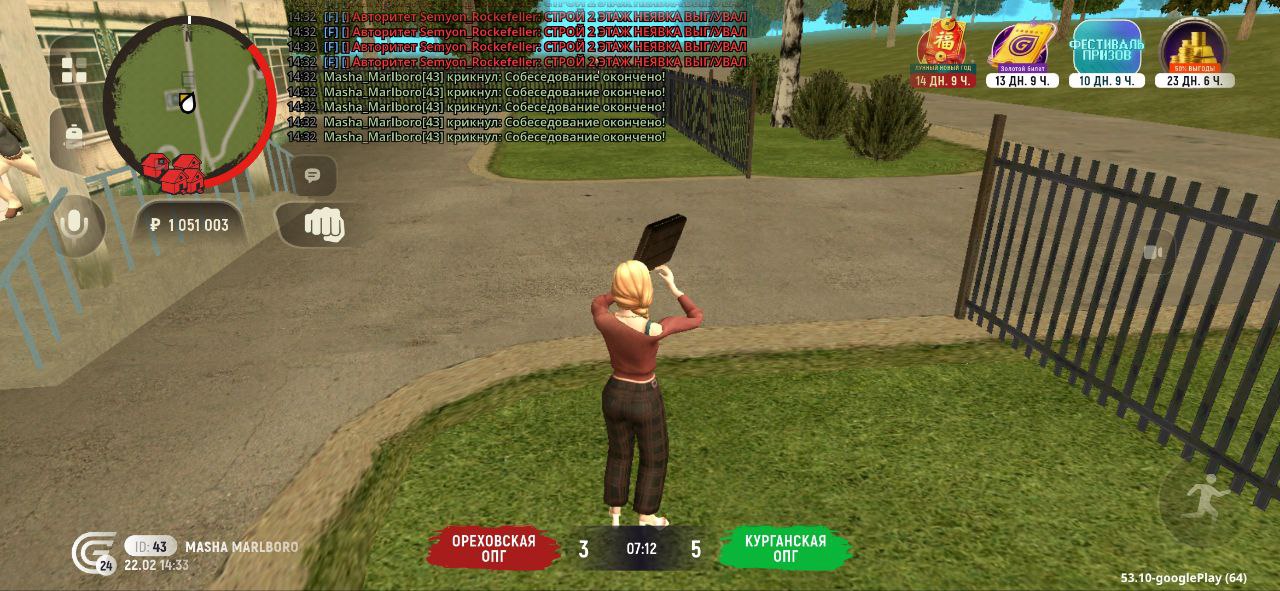Screen dimensions: 1280x591
Task: Open the Lunar New Year event icon
Action: pyautogui.click(x=942, y=48)
